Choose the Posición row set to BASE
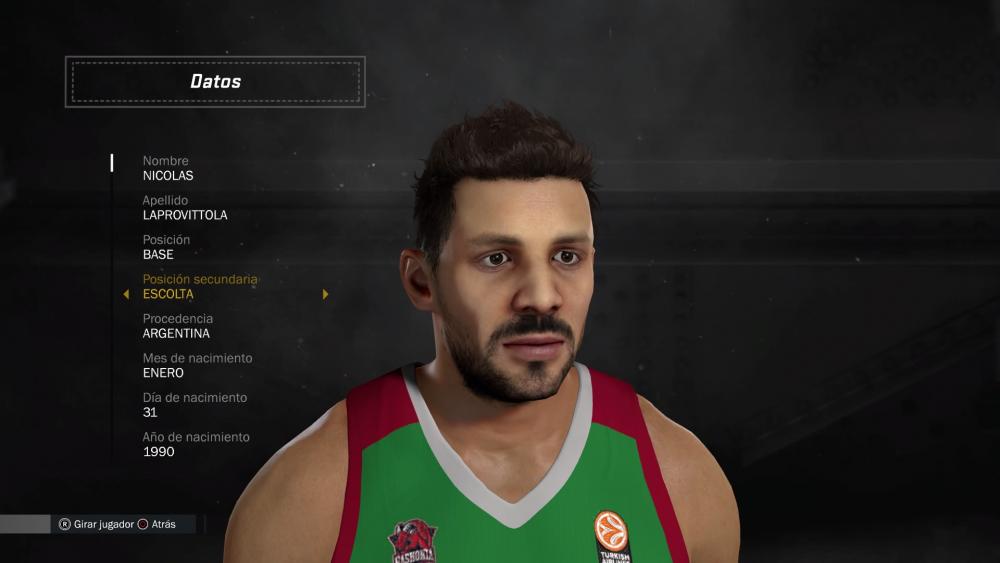This screenshot has height=563, width=1000. tap(166, 247)
